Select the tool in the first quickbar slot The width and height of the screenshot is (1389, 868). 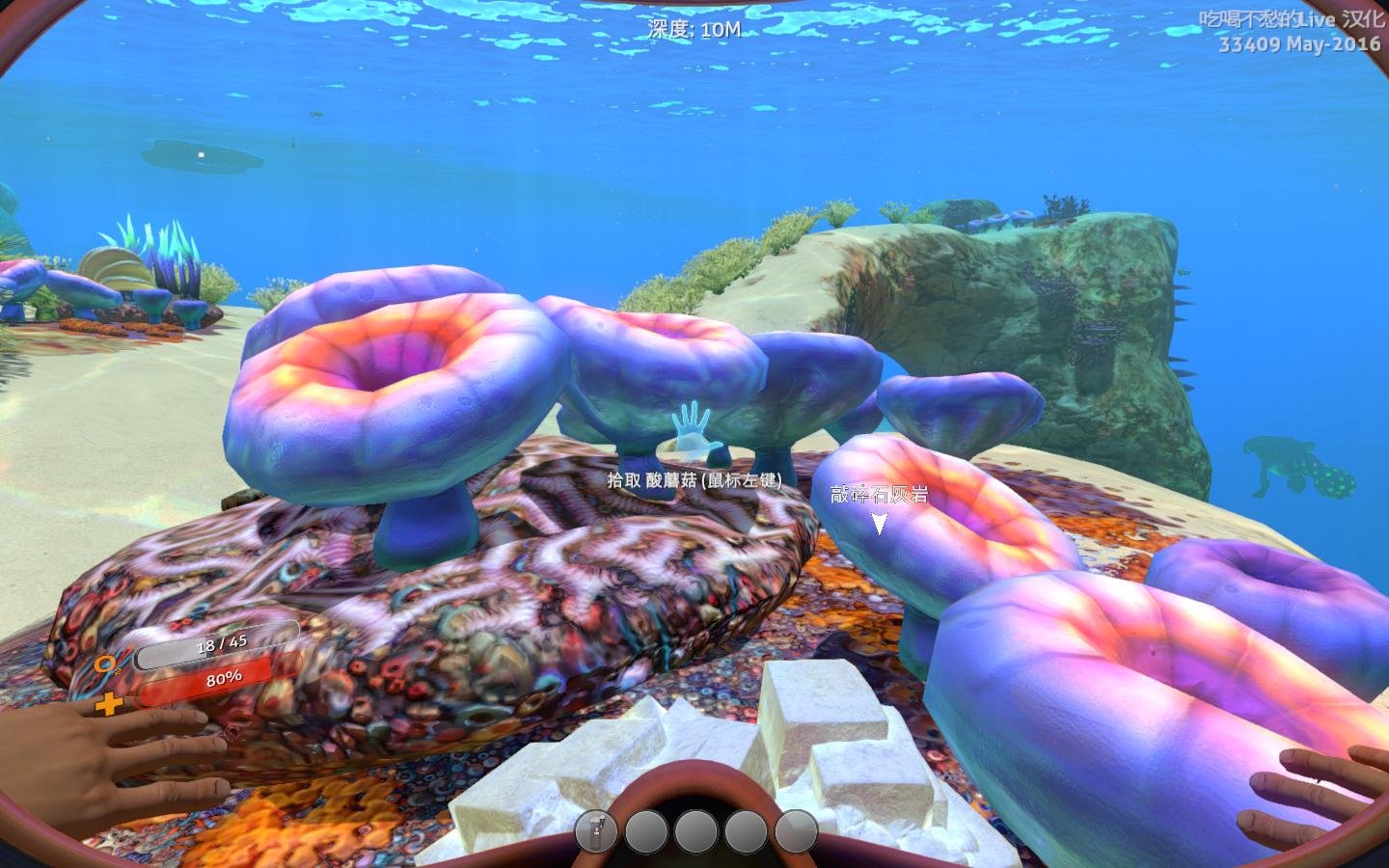click(x=599, y=830)
